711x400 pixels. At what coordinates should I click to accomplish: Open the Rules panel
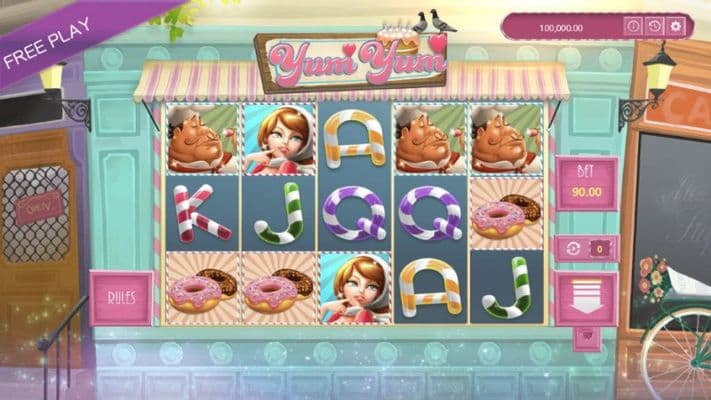[x=120, y=298]
